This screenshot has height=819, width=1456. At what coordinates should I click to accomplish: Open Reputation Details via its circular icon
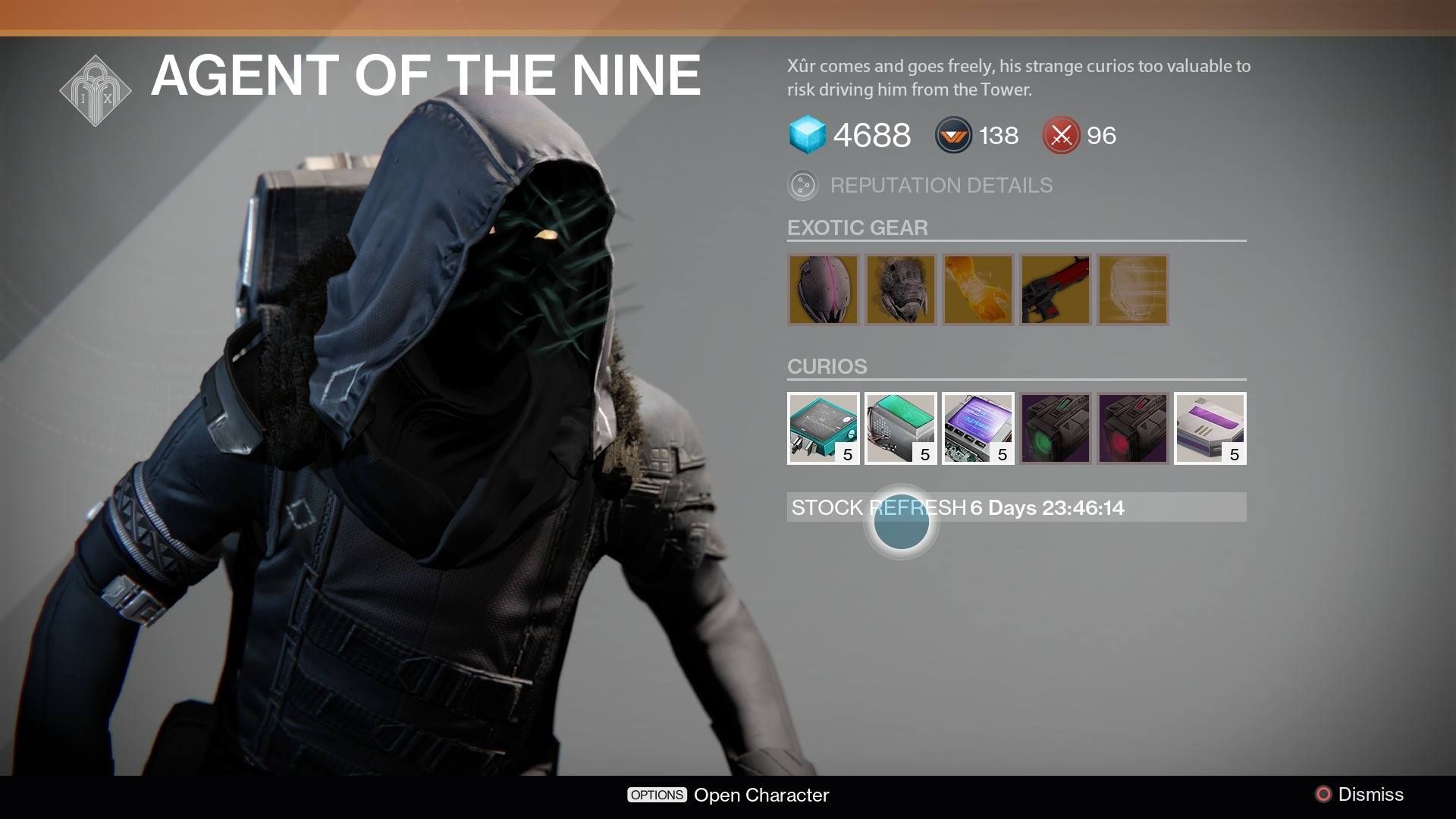point(803,185)
